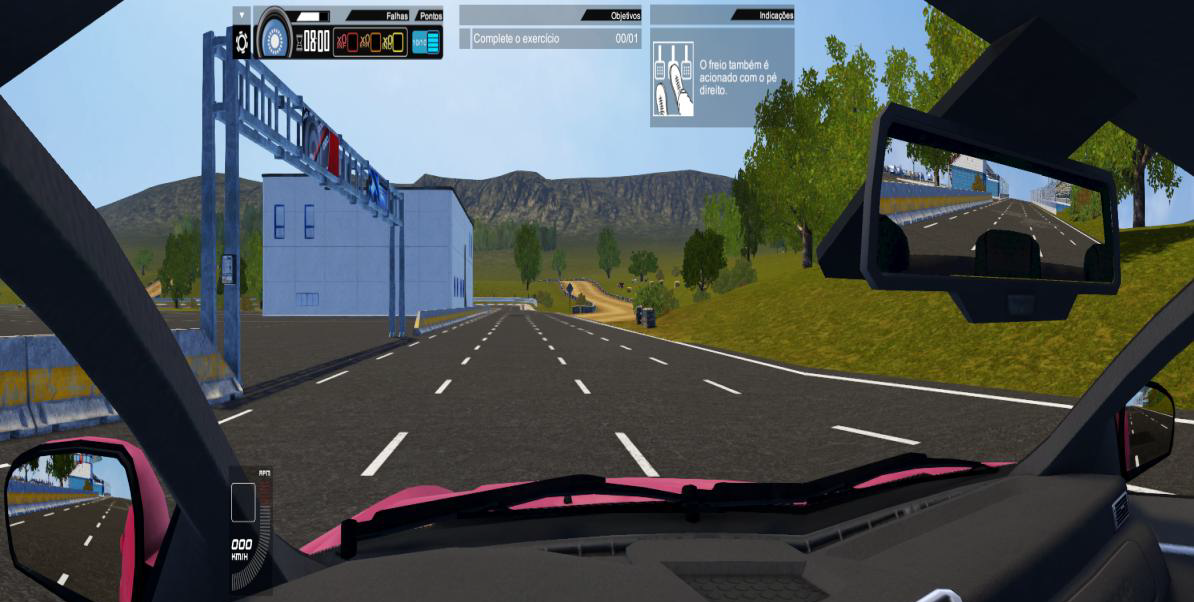Select the "Complete o exercício" objective row
The height and width of the screenshot is (602, 1195).
(550, 39)
